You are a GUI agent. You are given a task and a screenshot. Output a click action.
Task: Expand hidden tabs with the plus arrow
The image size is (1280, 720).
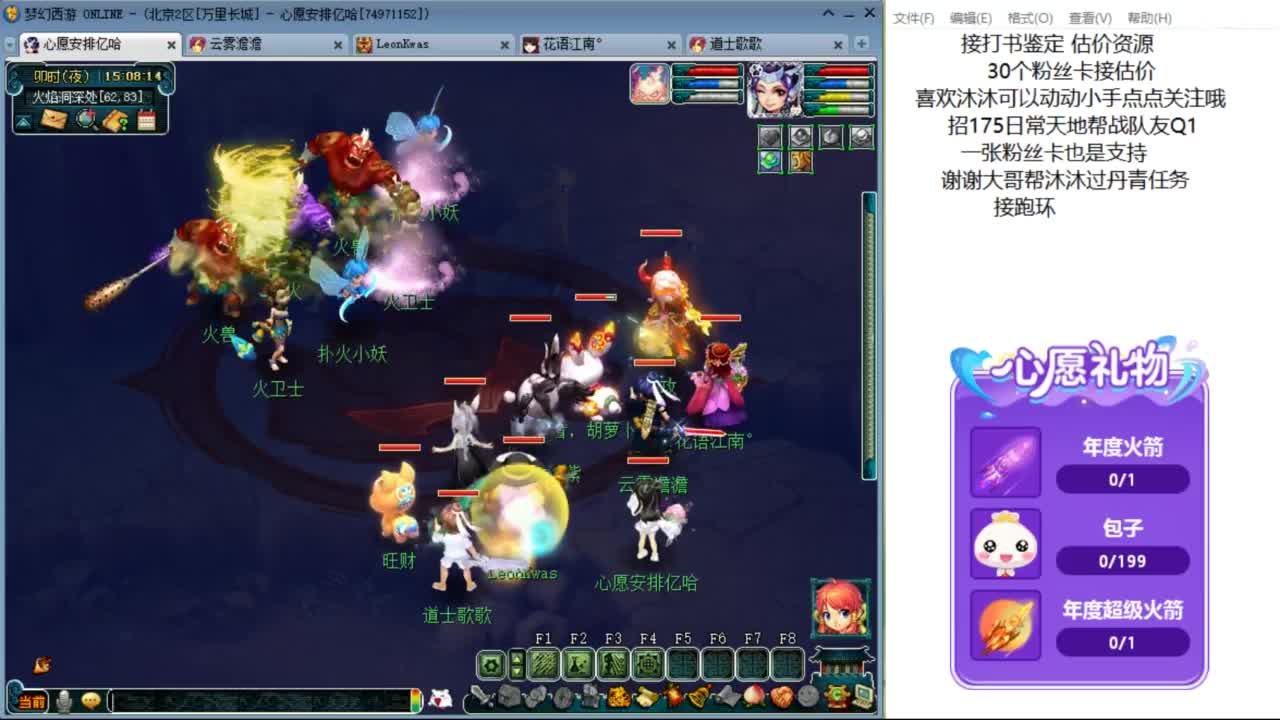pos(860,44)
